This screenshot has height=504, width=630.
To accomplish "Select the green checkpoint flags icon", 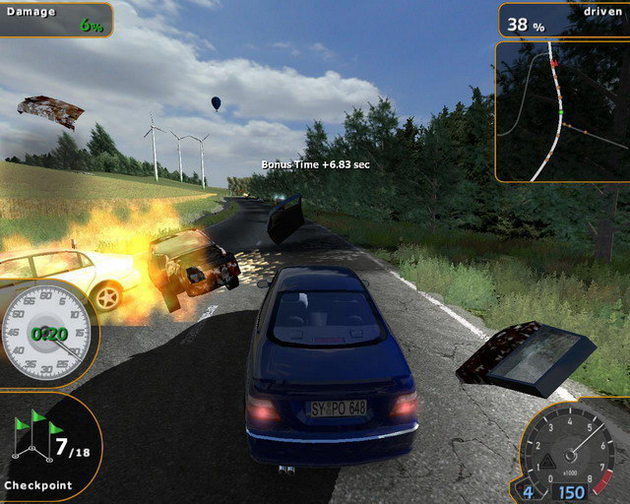I will [x=31, y=436].
